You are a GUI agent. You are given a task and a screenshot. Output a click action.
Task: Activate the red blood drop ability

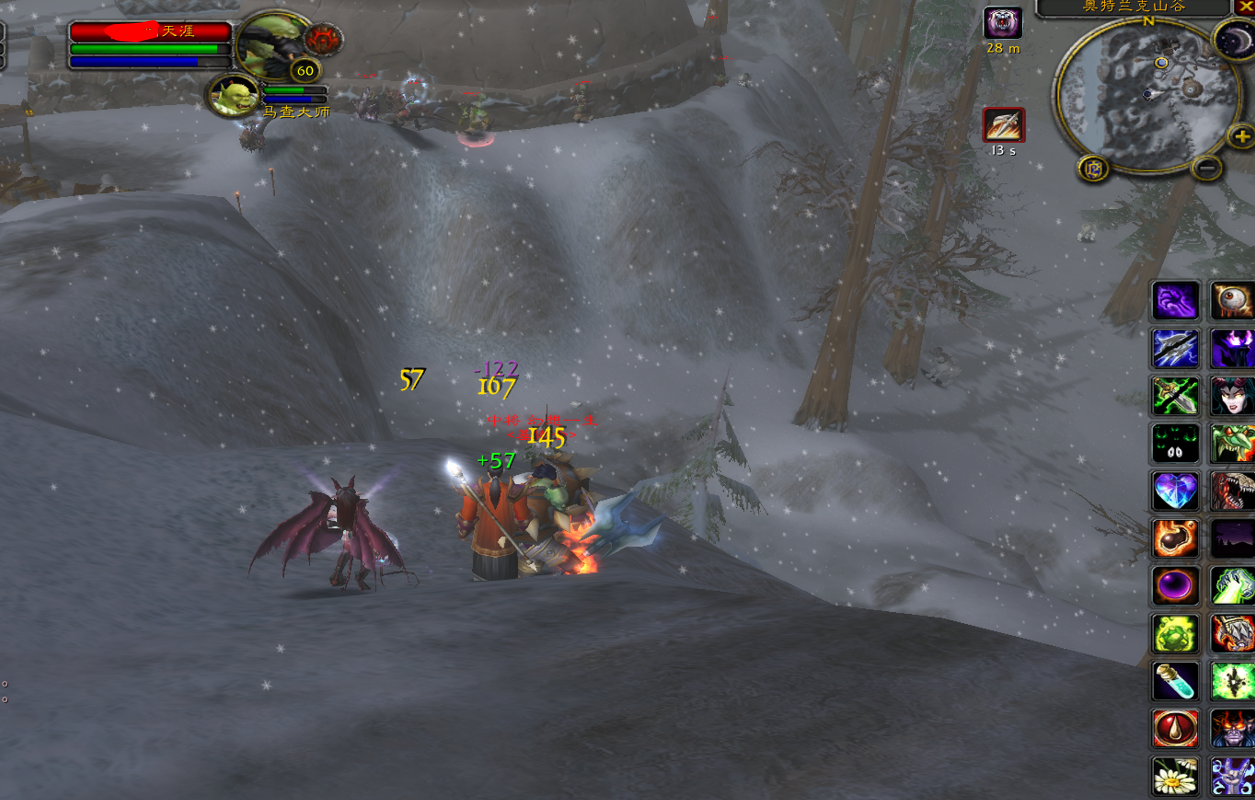(1175, 730)
